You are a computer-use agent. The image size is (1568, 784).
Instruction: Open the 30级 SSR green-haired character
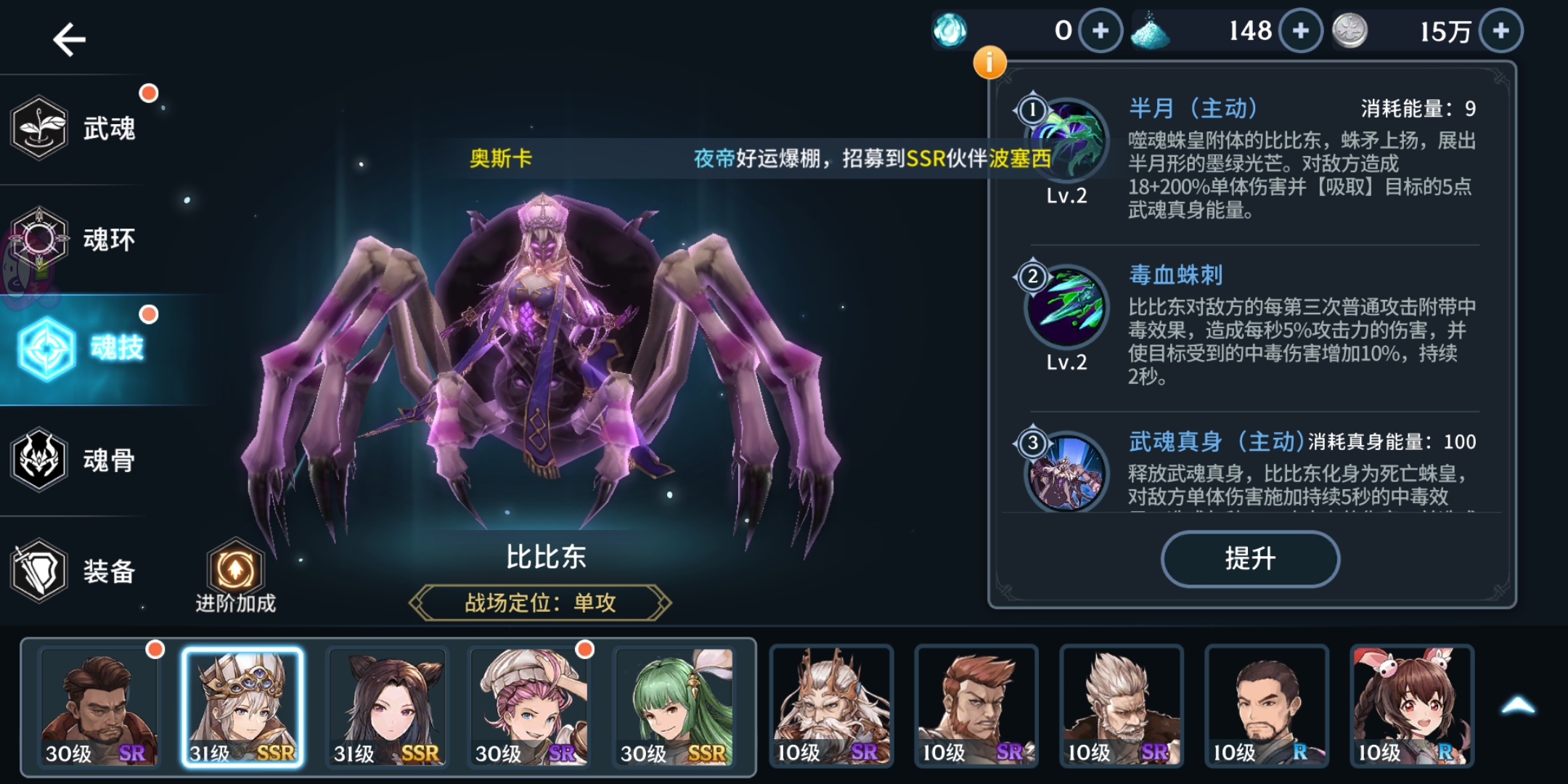tap(675, 706)
